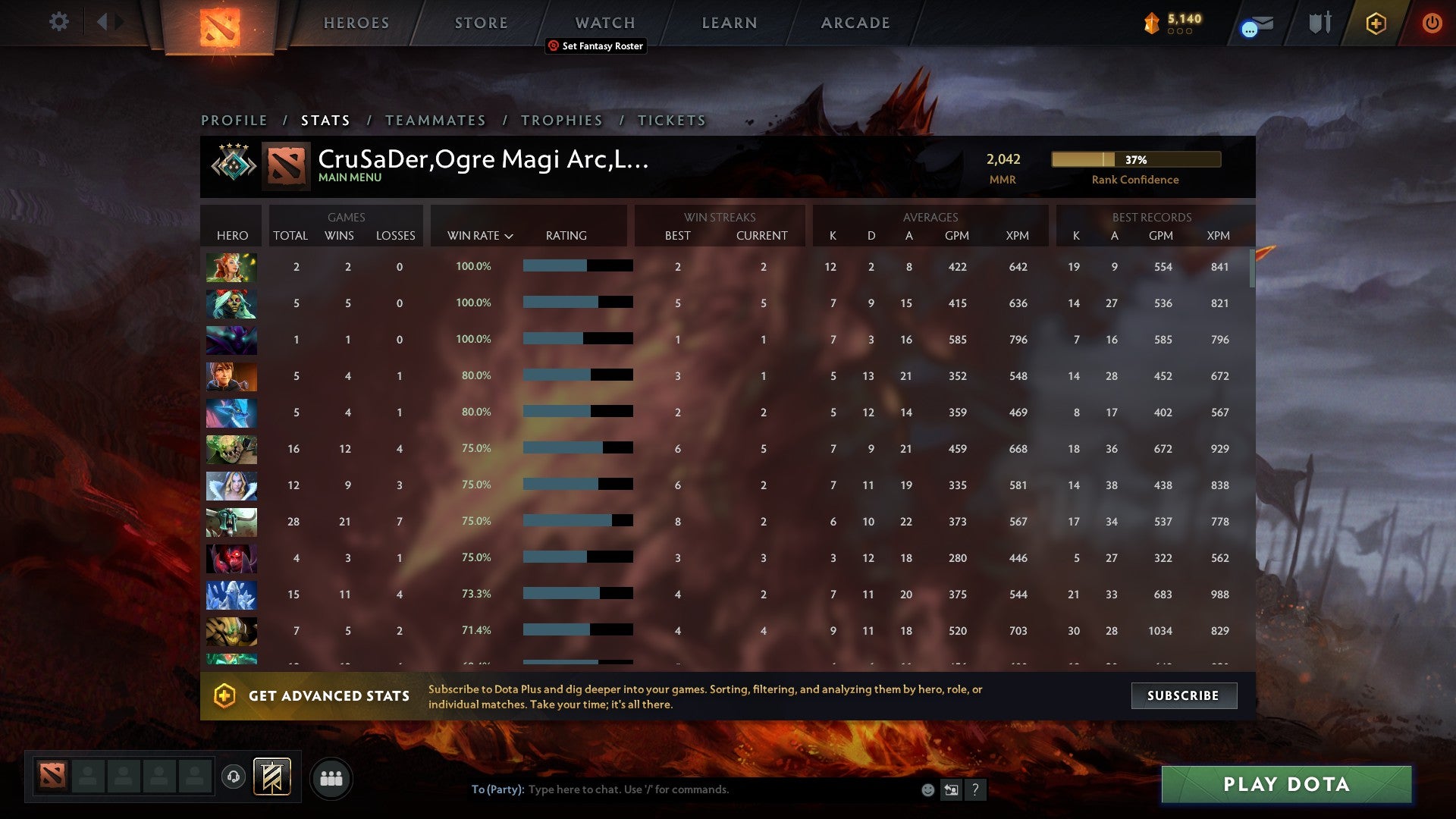The image size is (1456, 819).
Task: Open the settings gear icon
Action: pyautogui.click(x=58, y=22)
